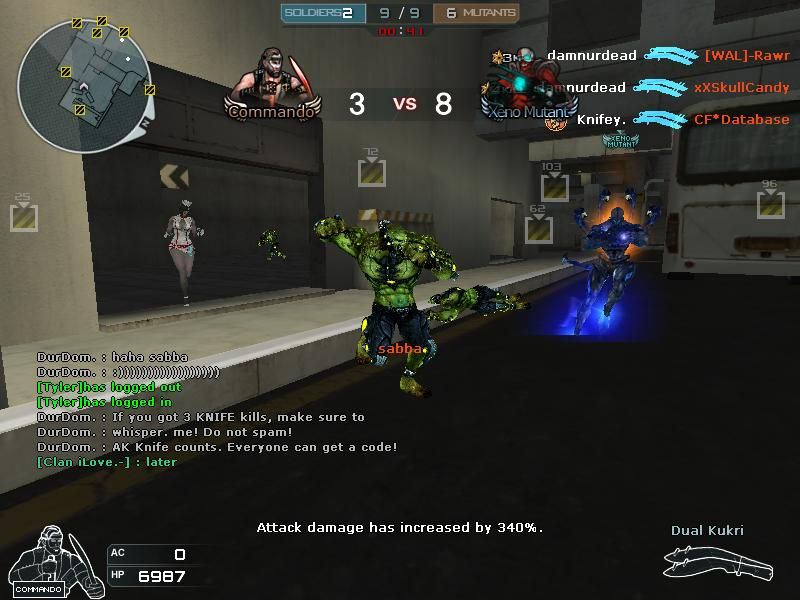Viewport: 800px width, 600px height.
Task: Click the circular minimap
Action: (x=85, y=87)
